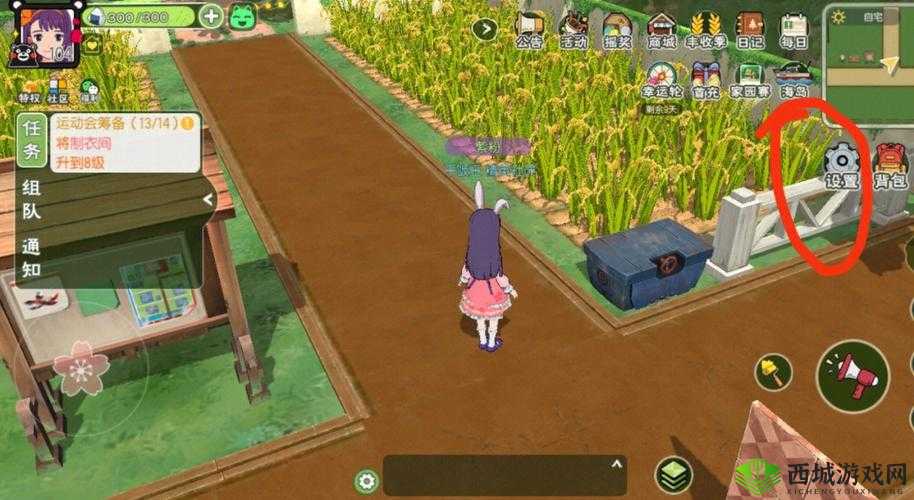Viewport: 914px width, 500px height.
Task: Open the 公告 announcements icon
Action: 529,29
